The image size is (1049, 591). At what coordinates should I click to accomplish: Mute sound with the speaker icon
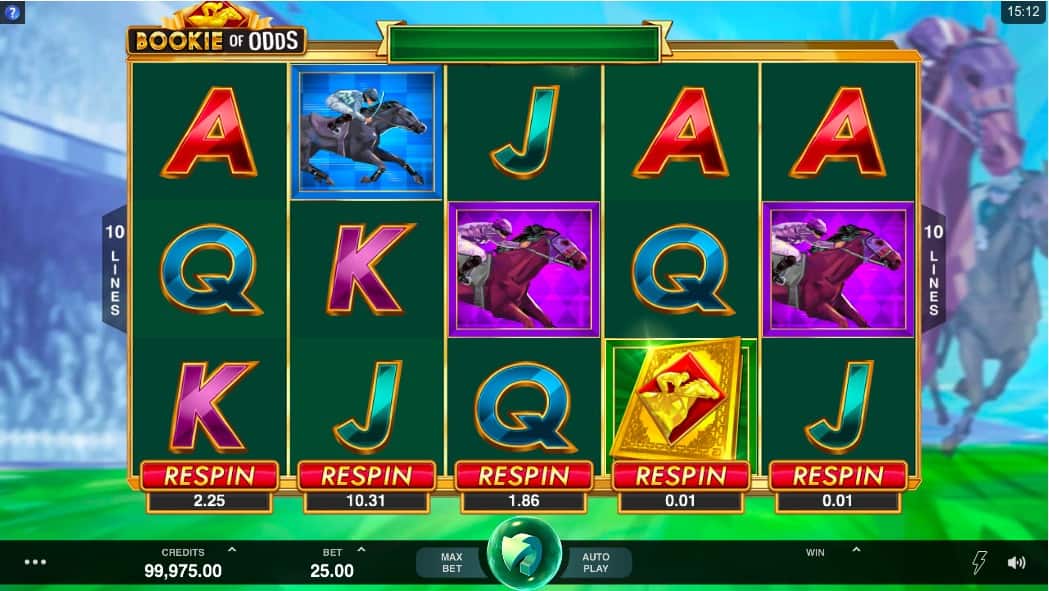click(1017, 562)
